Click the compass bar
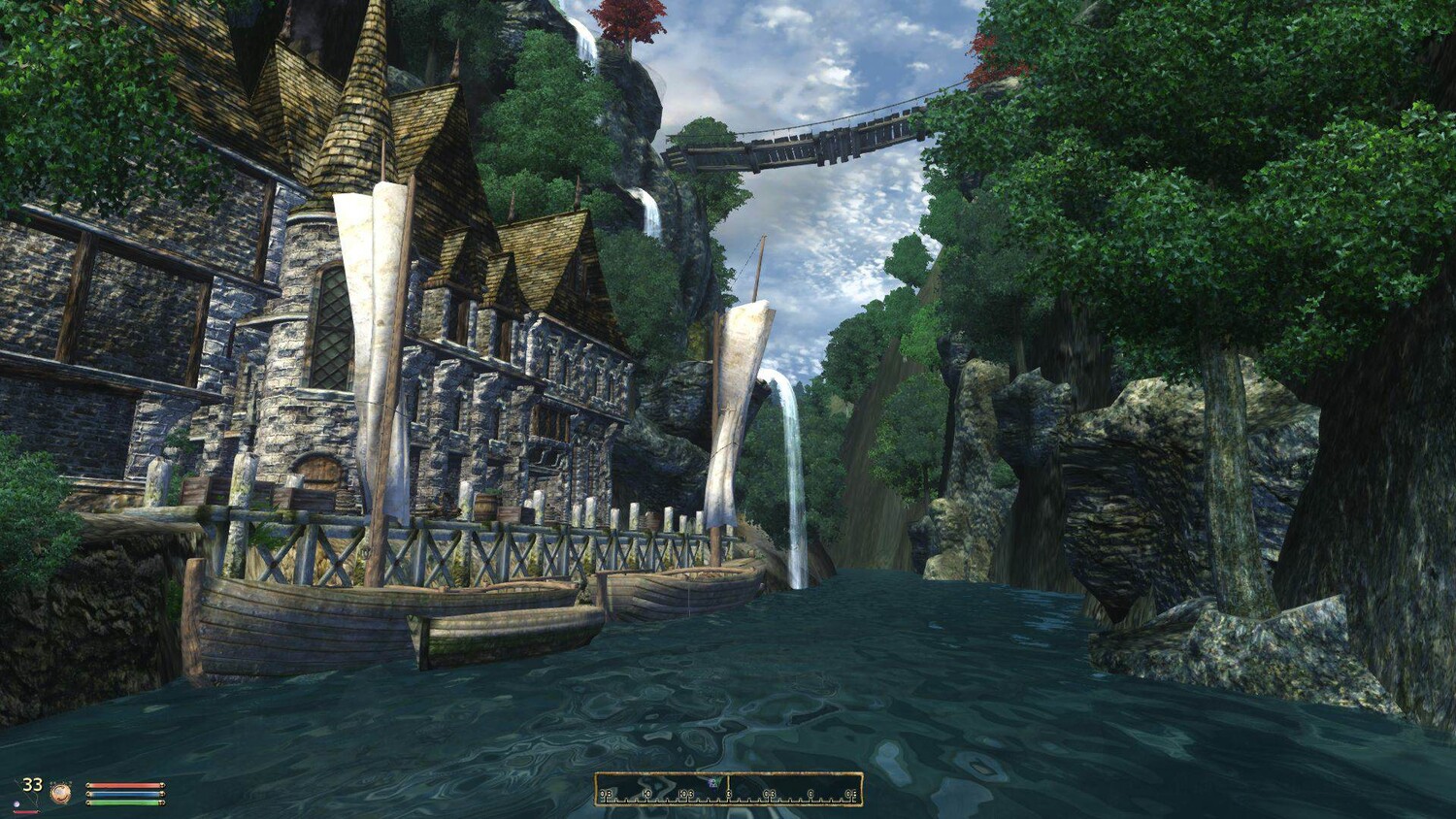The width and height of the screenshot is (1456, 819). (x=728, y=790)
